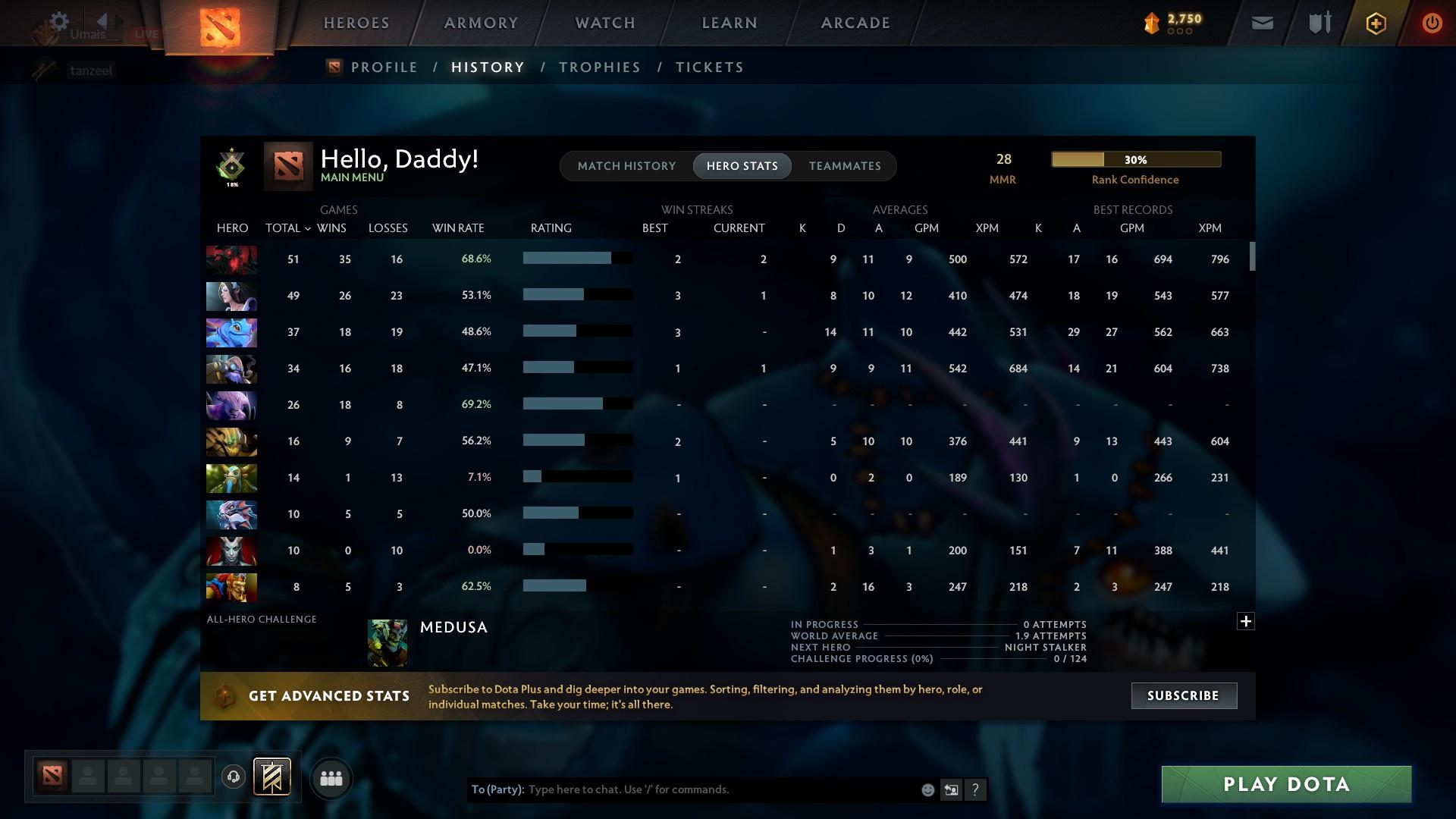Click the emoji picker in chat bar
Screen dimensions: 1456x819
(927, 789)
